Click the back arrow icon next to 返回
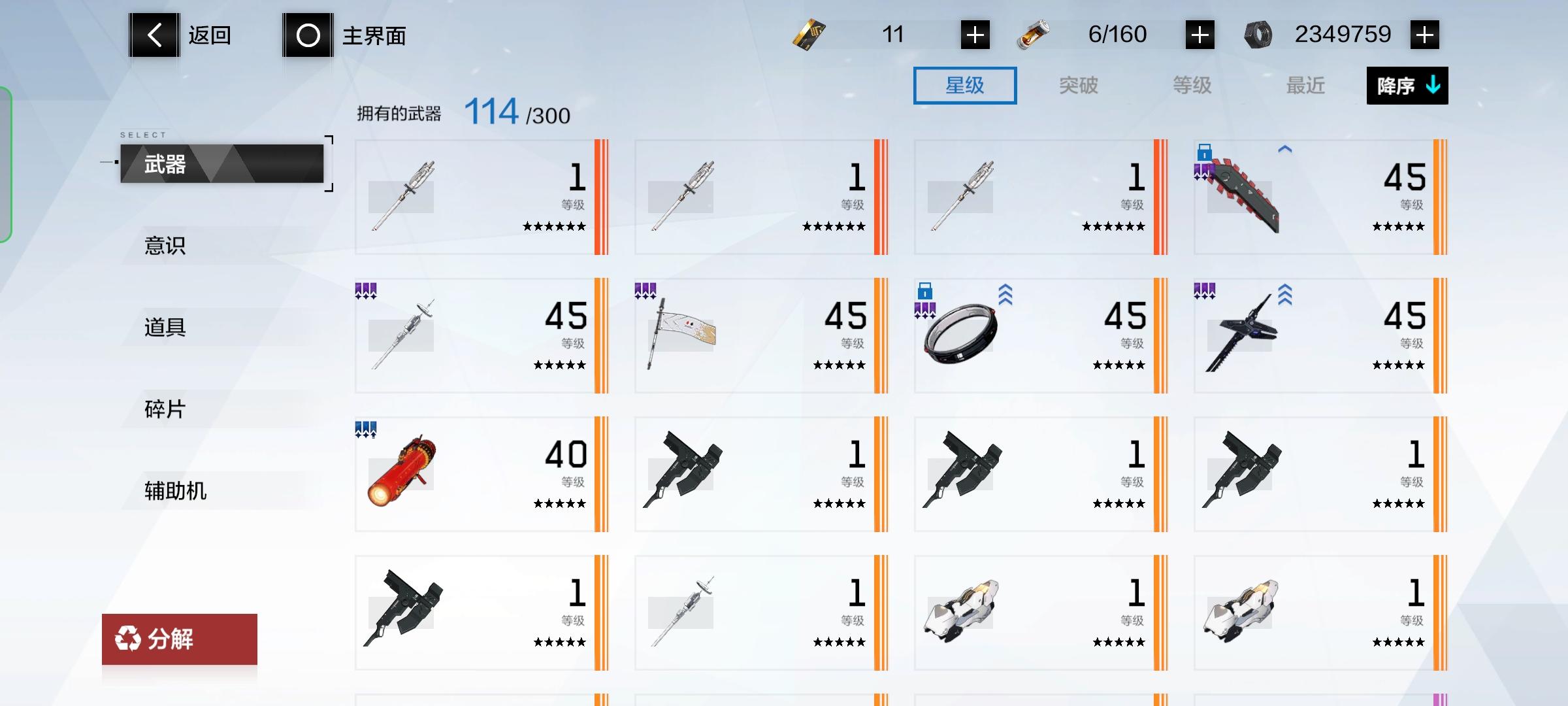This screenshot has height=706, width=1568. click(154, 34)
